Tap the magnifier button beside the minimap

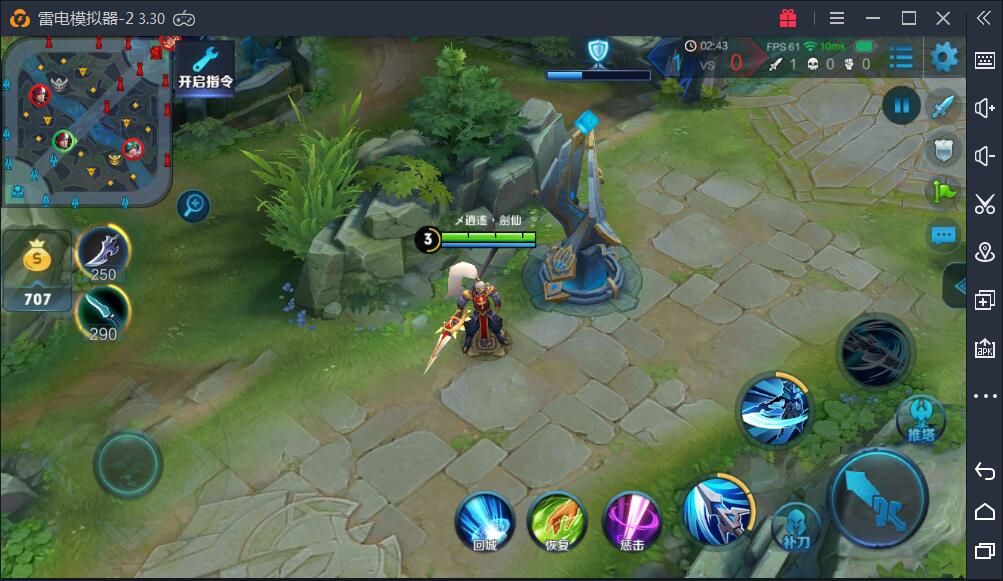[x=193, y=207]
